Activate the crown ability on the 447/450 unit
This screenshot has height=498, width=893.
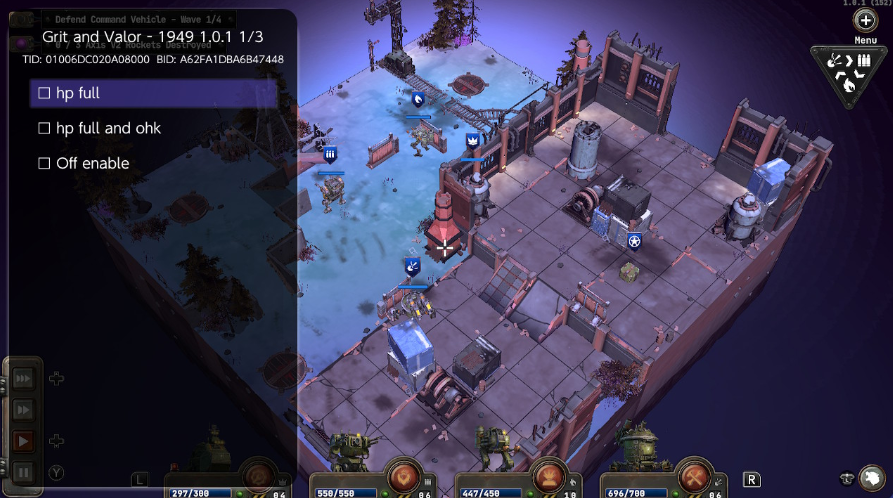549,476
